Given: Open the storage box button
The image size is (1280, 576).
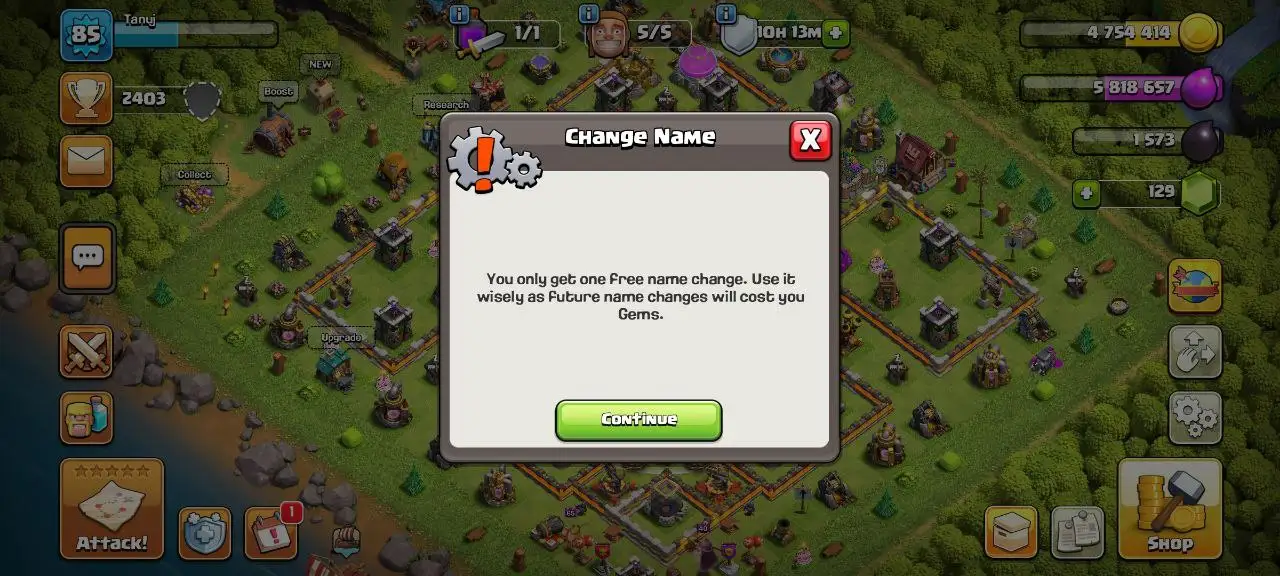Looking at the screenshot, I should click(1010, 532).
